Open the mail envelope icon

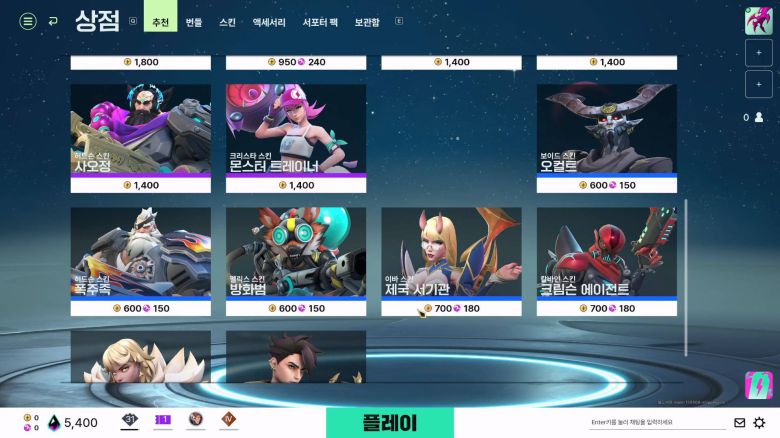point(740,423)
